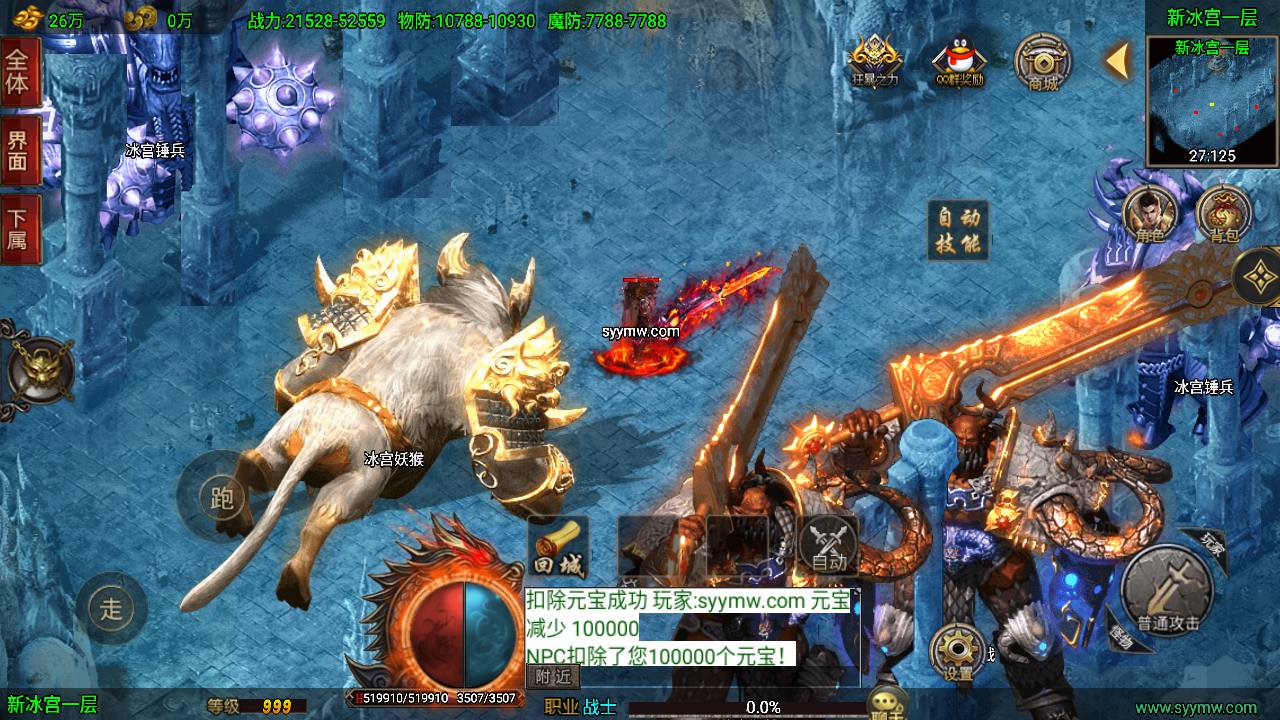Collapse the top icons with the yellow arrow
The height and width of the screenshot is (720, 1280).
(1117, 62)
